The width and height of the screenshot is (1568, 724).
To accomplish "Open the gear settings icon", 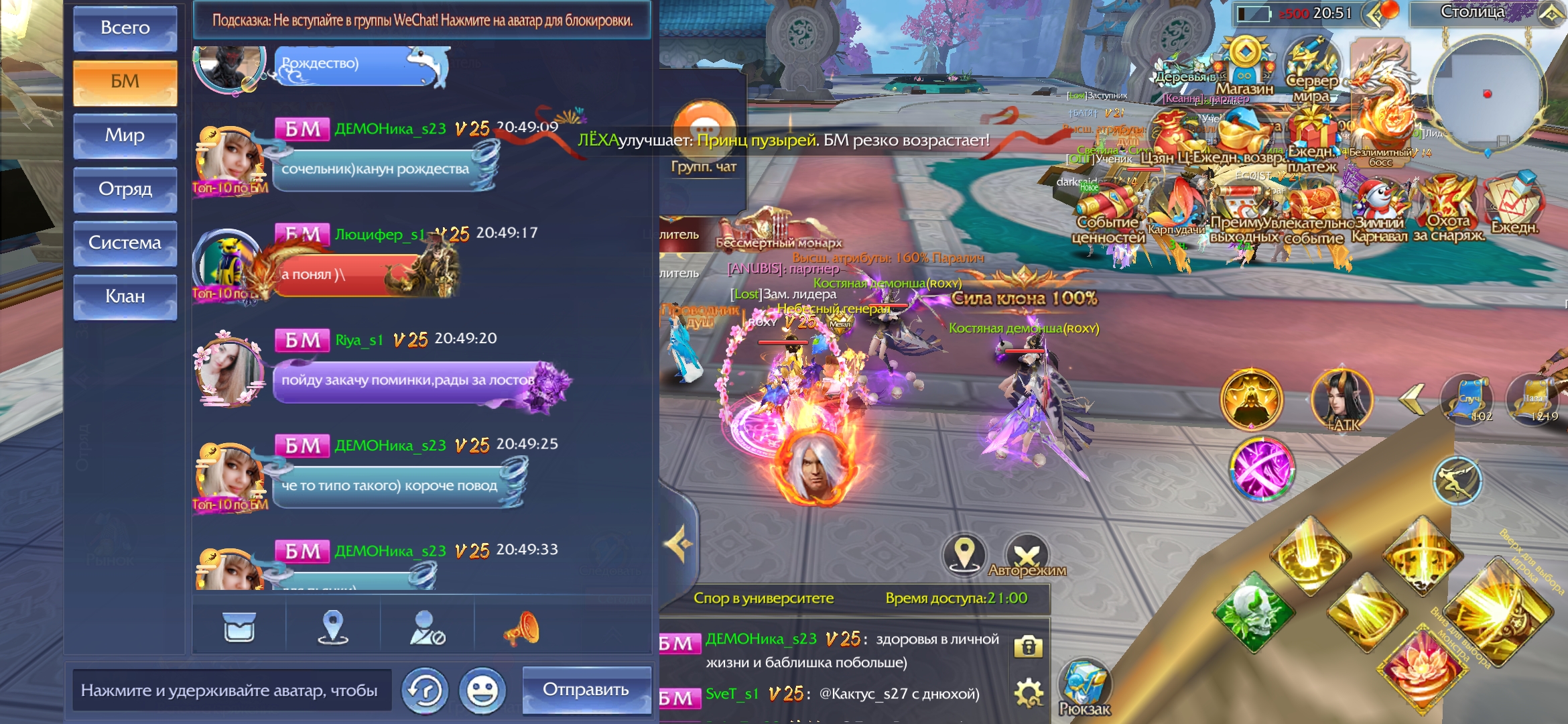I will [x=1029, y=692].
